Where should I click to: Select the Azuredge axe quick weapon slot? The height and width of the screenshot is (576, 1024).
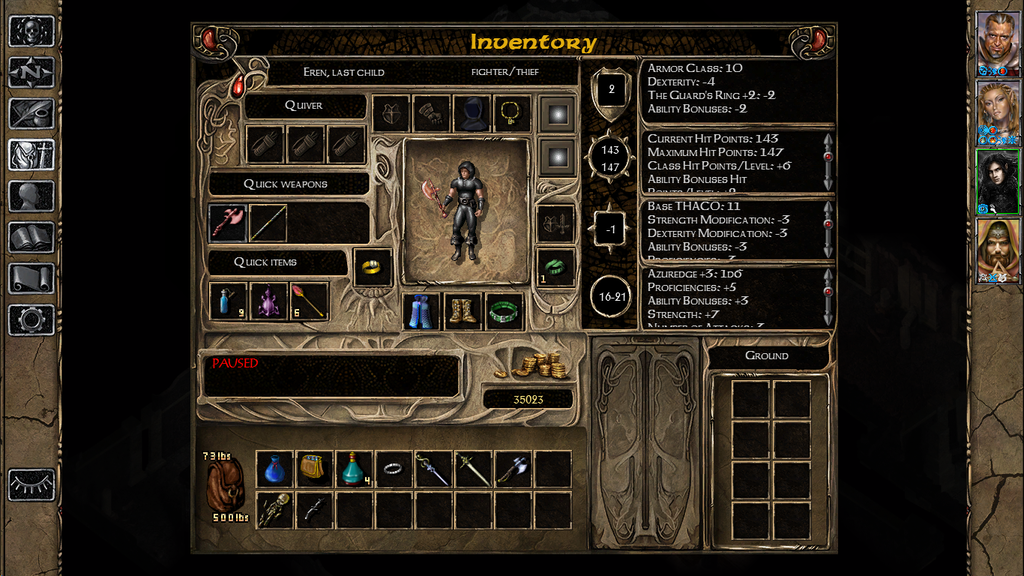click(229, 223)
